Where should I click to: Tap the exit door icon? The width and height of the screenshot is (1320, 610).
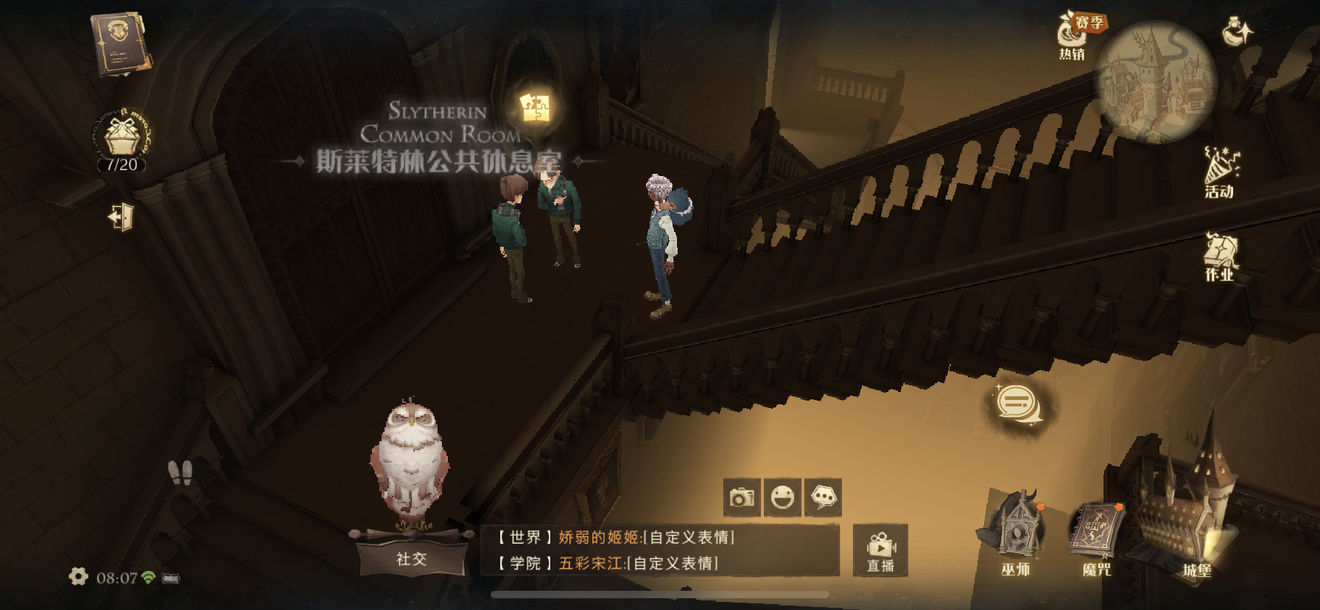(121, 216)
